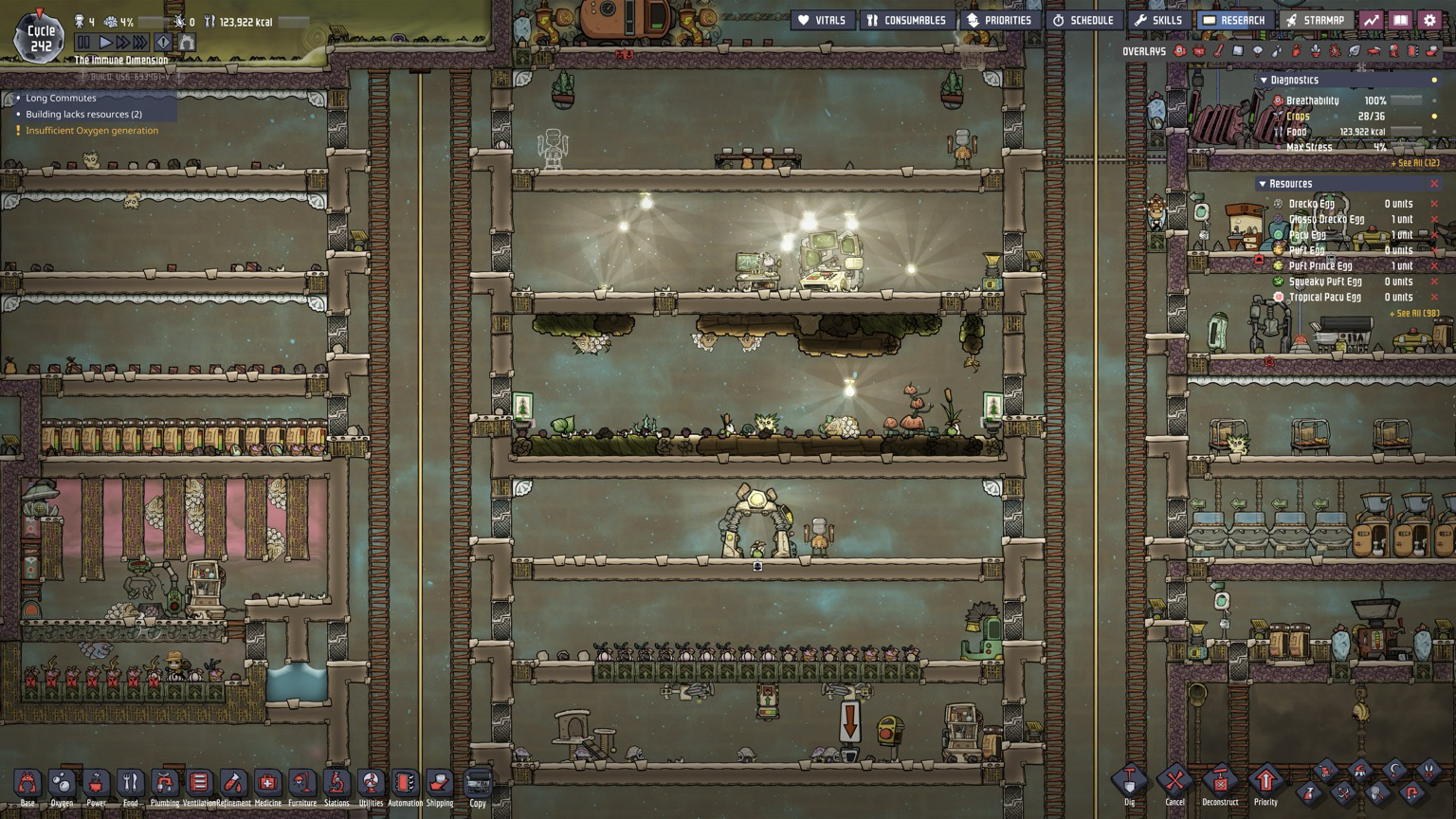Open the Research tree
The image size is (1456, 819).
coord(1233,20)
